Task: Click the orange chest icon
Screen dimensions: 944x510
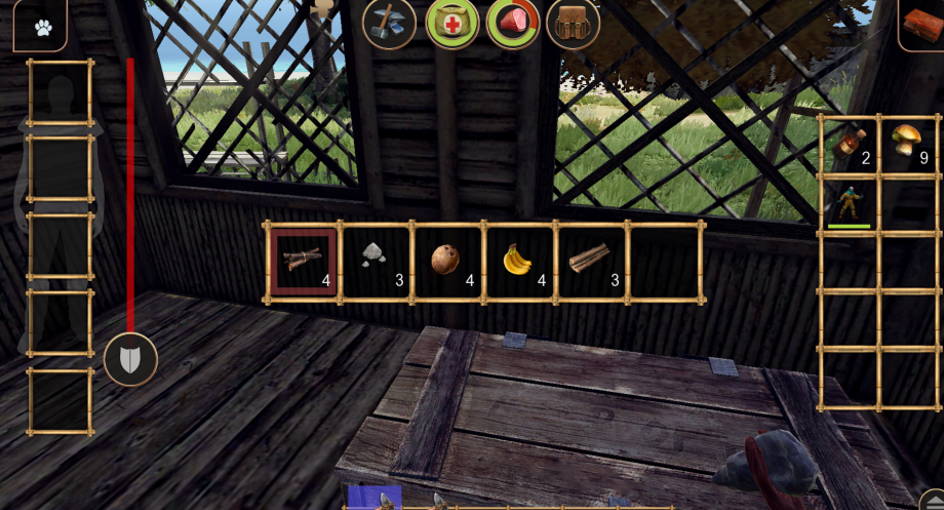Action: pyautogui.click(x=922, y=24)
